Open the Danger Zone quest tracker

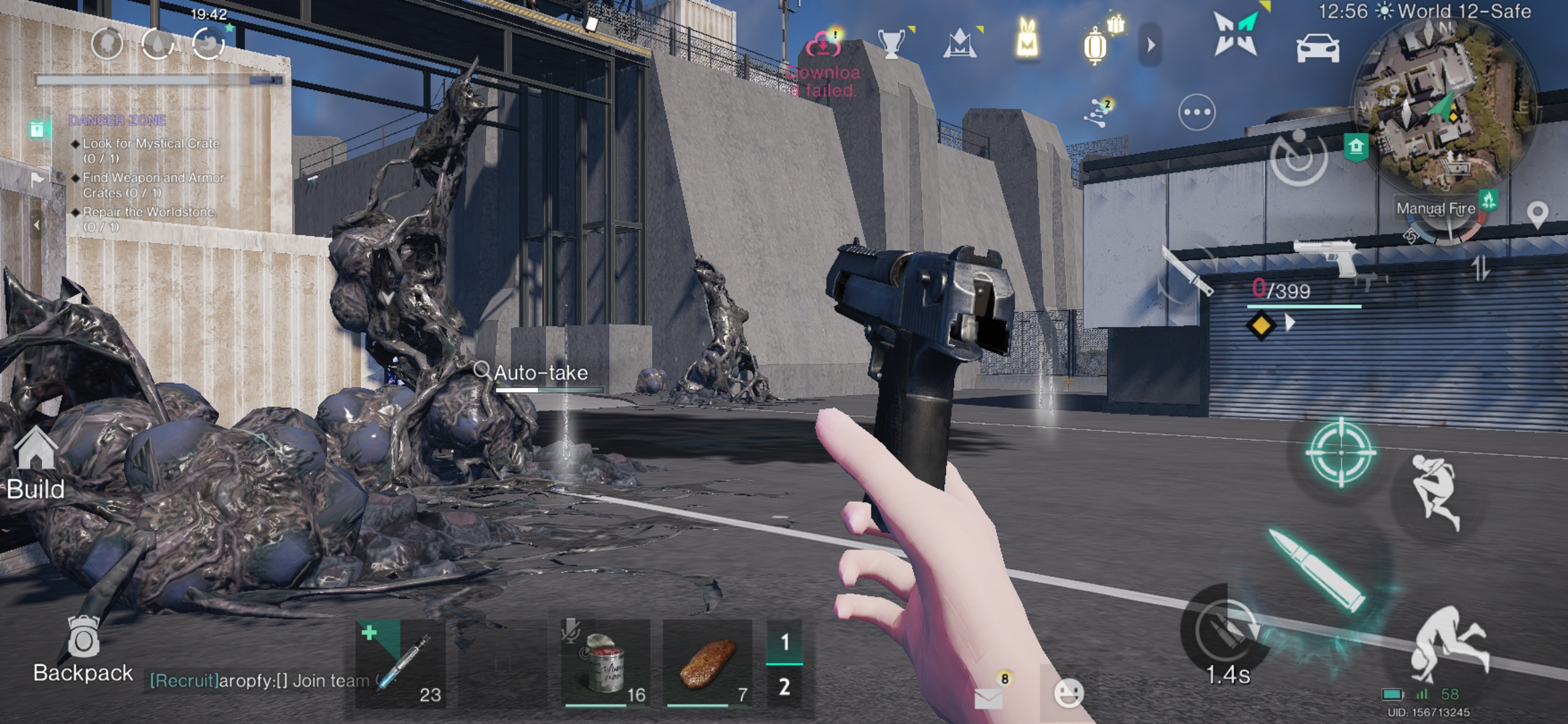117,121
